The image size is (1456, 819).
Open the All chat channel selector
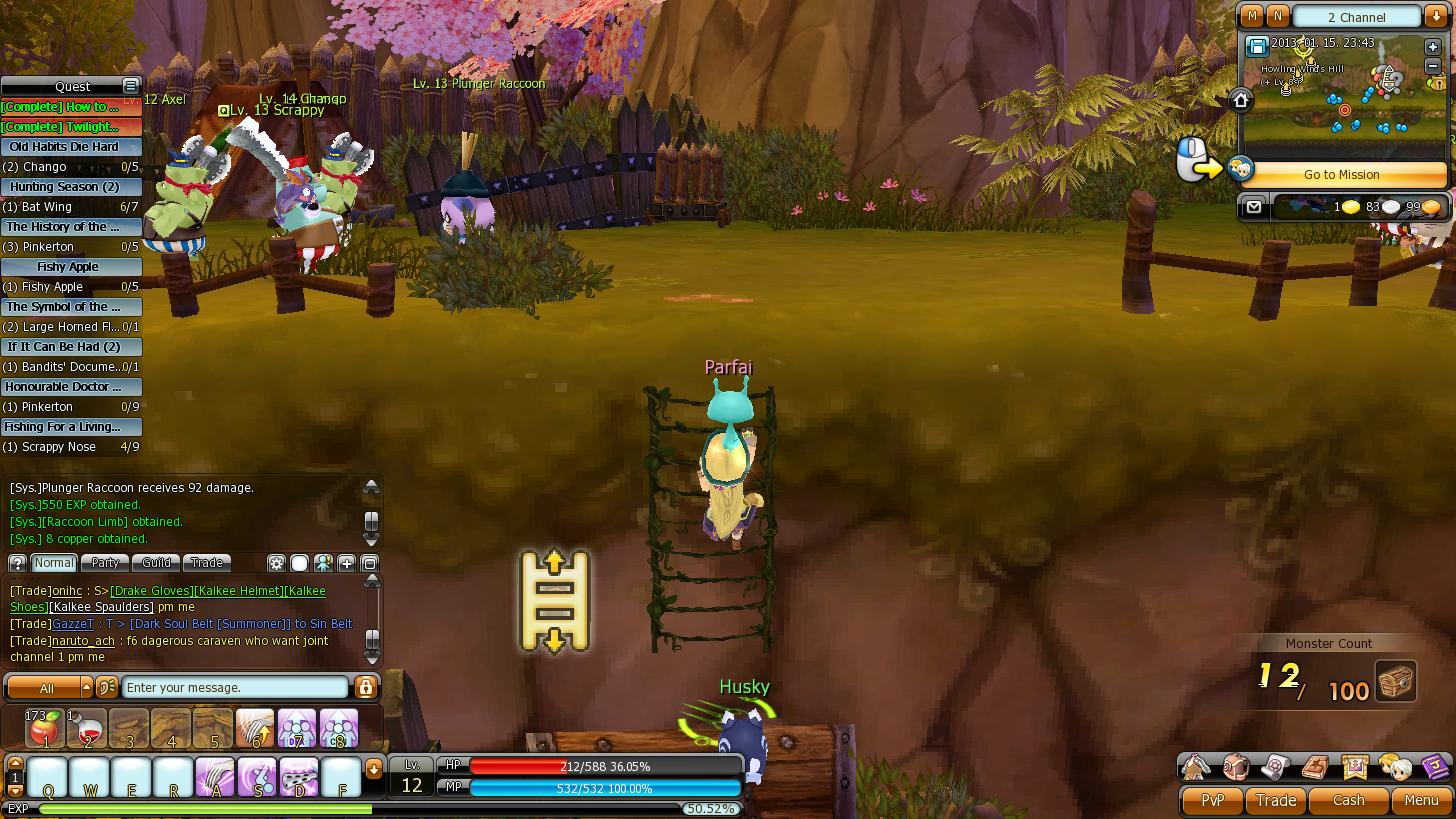(x=48, y=687)
